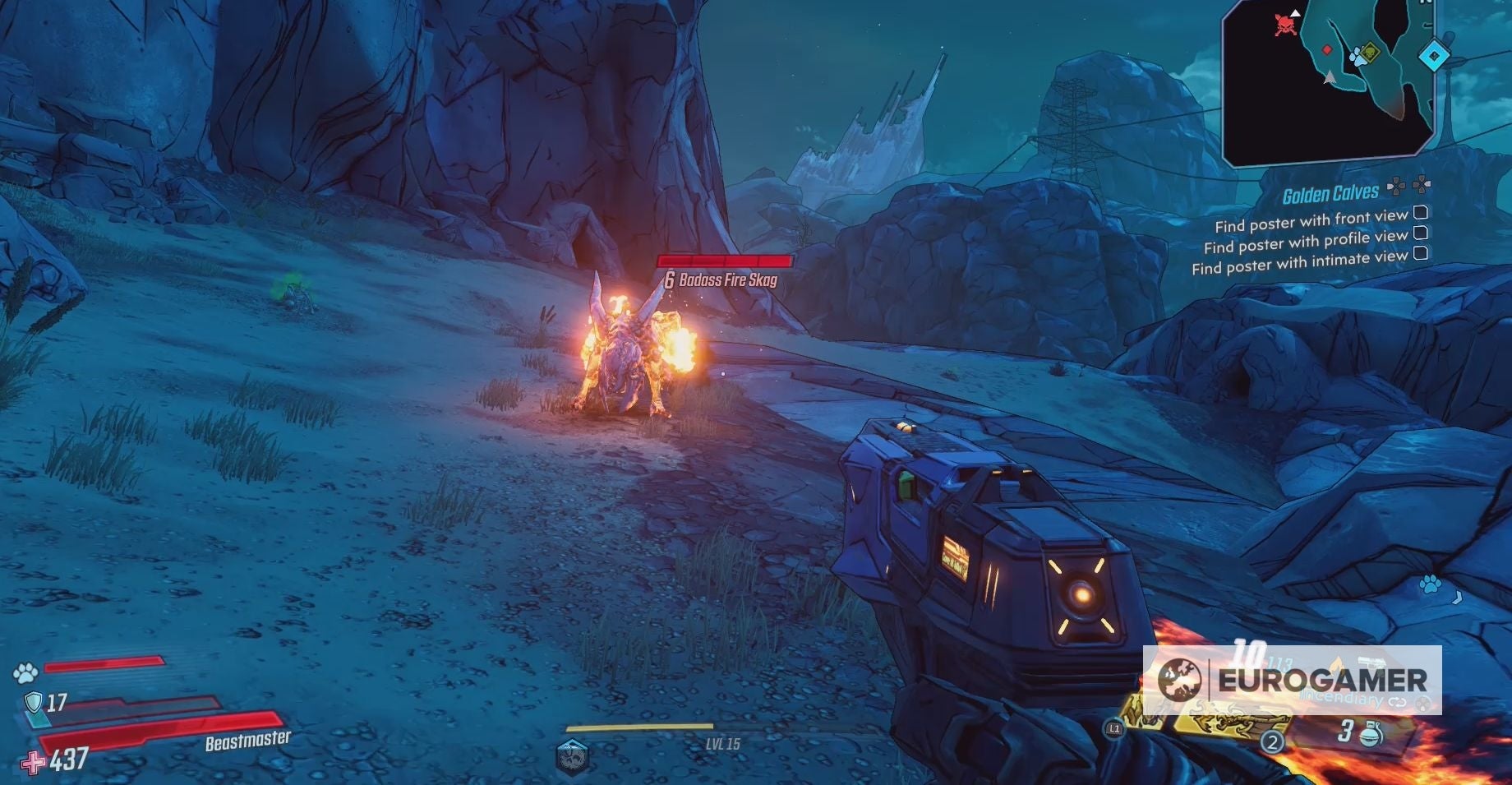Select the cyan diamond waypoint on minimap
Image resolution: width=1512 pixels, height=785 pixels.
click(x=1435, y=56)
